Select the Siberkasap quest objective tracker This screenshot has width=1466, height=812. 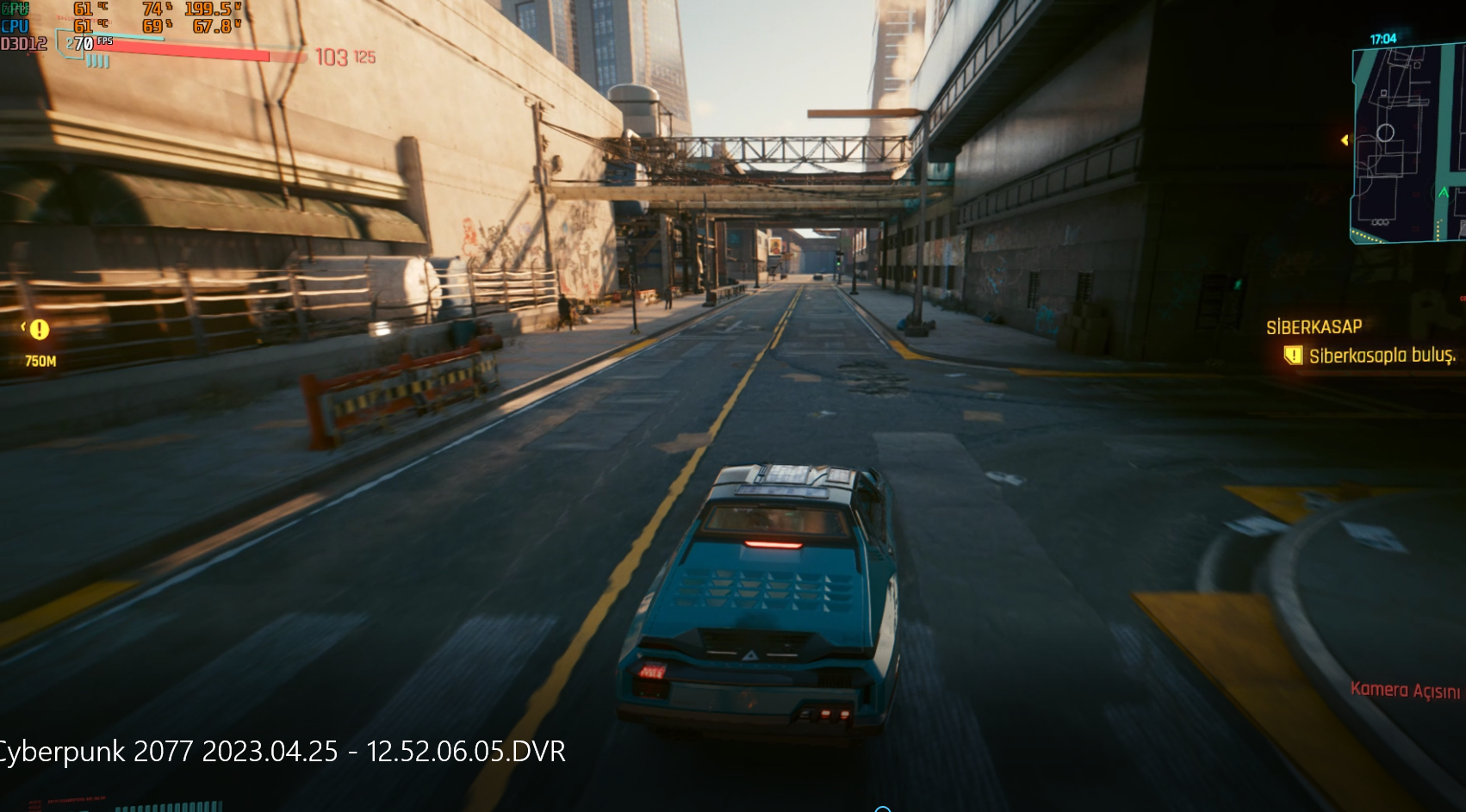[1314, 327]
